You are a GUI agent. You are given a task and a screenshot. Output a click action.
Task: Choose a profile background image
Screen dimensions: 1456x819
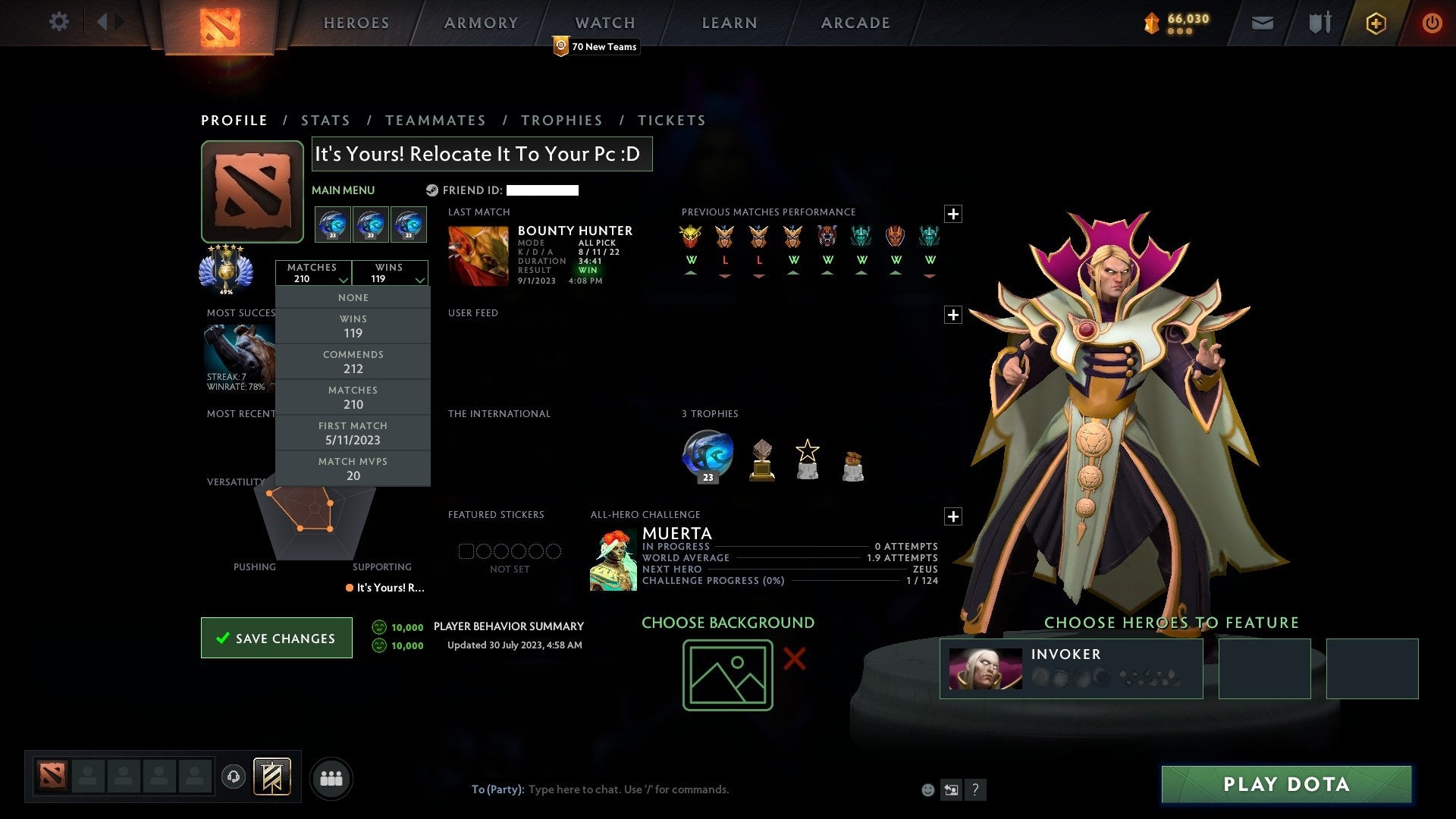pos(727,675)
